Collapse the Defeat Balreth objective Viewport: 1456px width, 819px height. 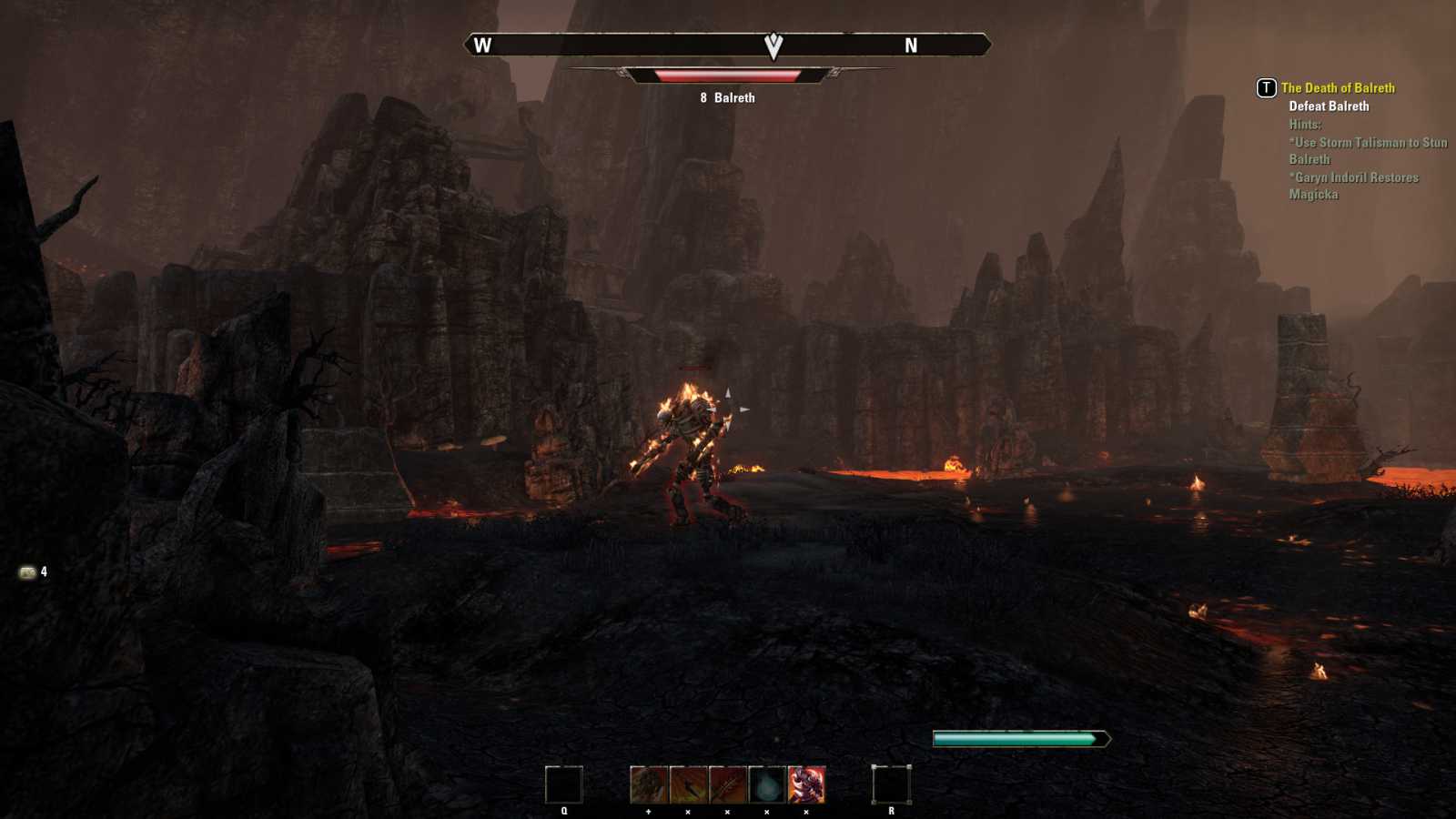1330,106
